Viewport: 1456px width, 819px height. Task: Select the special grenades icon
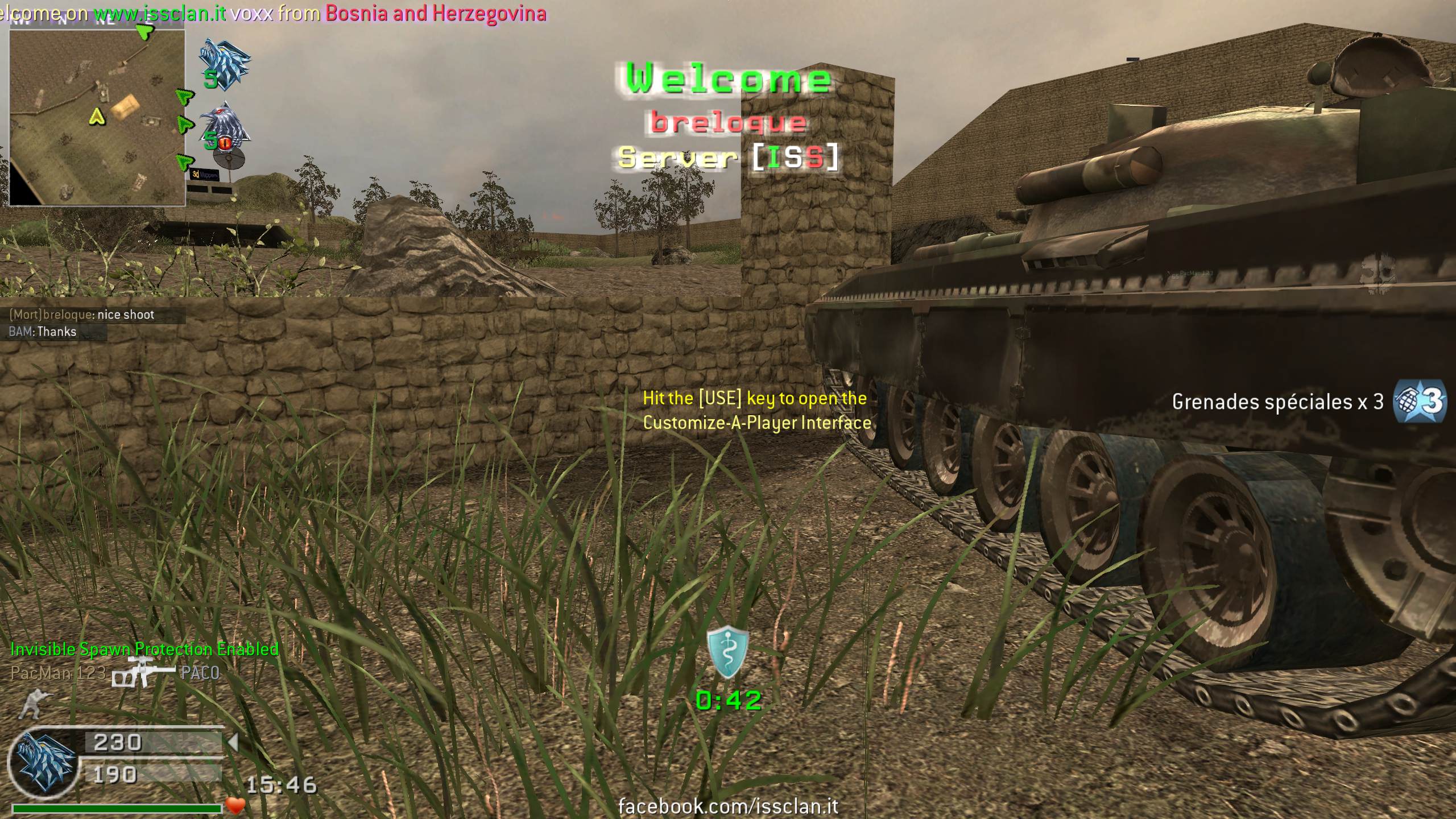[x=1418, y=403]
